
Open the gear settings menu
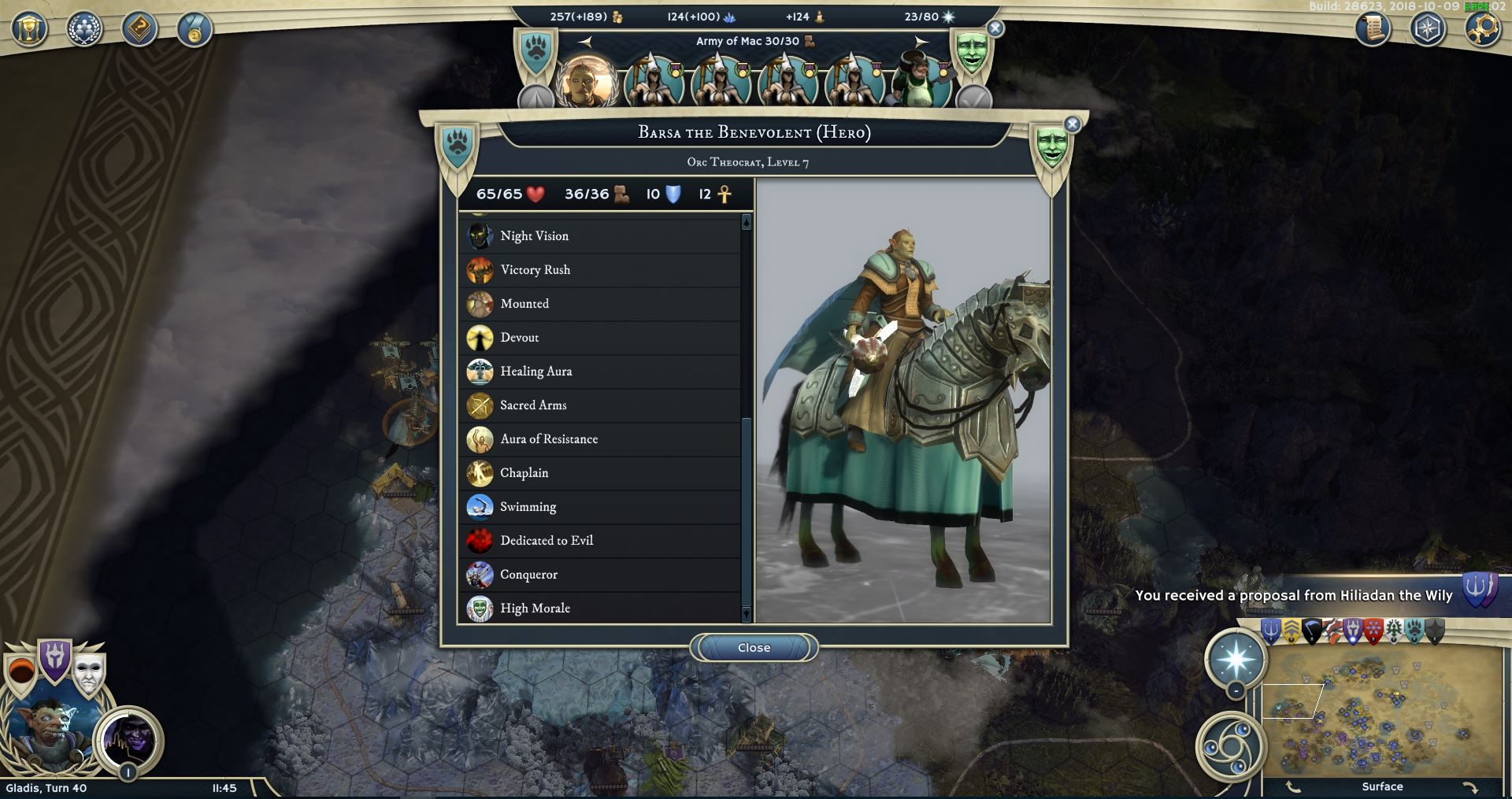click(x=1482, y=30)
